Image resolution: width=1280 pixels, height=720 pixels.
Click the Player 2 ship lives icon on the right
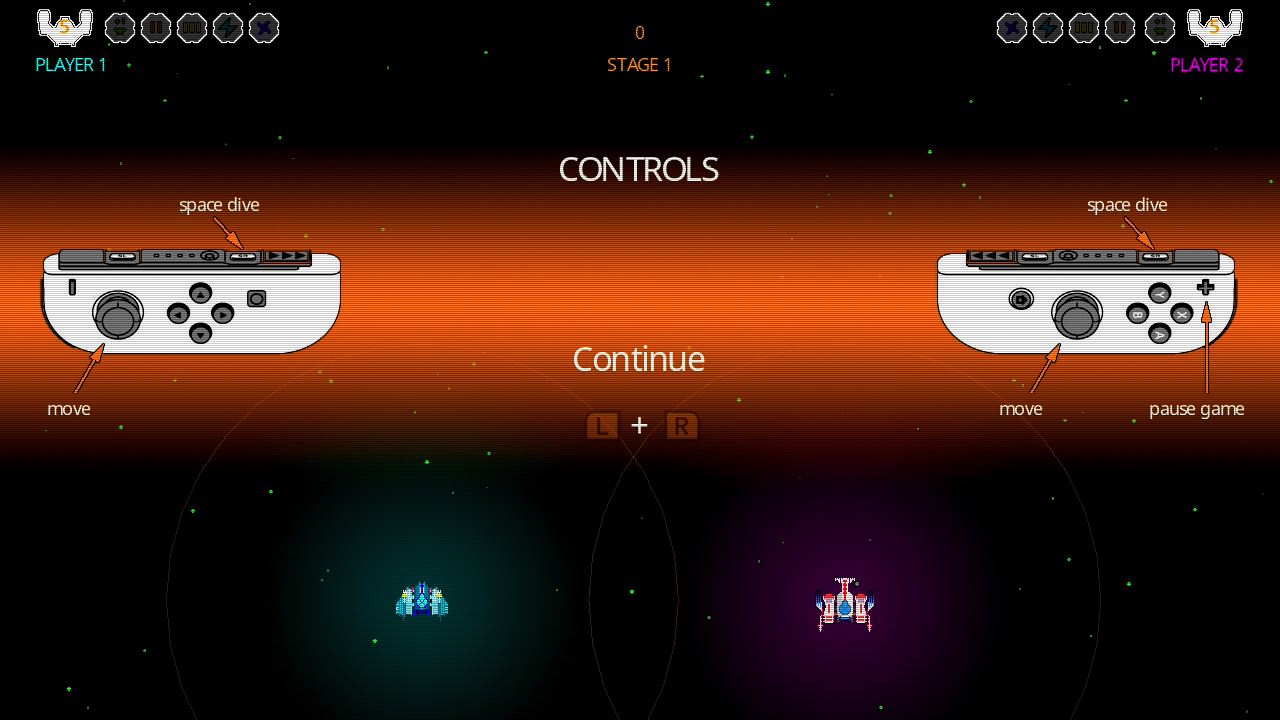[x=1215, y=27]
